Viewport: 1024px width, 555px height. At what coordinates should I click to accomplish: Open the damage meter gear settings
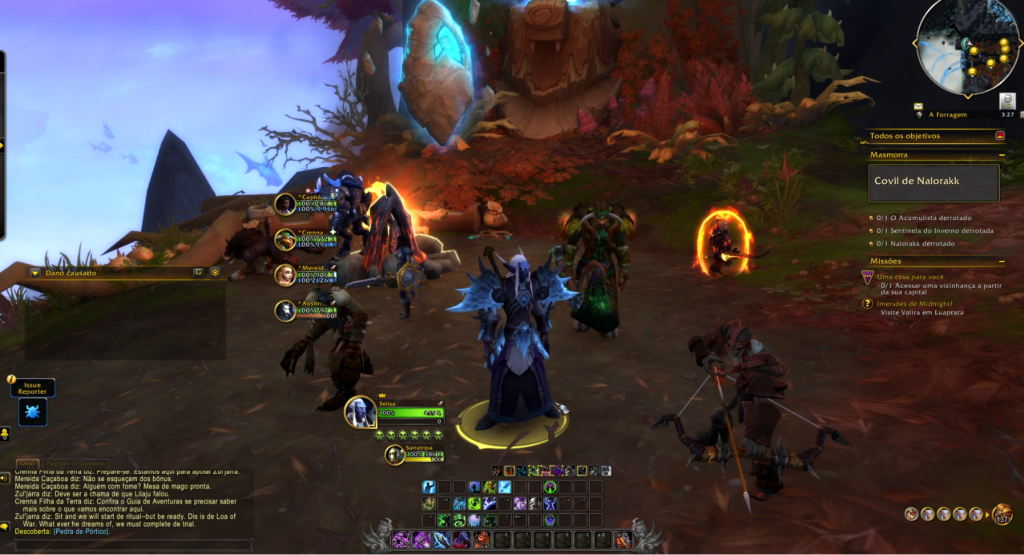coord(214,272)
